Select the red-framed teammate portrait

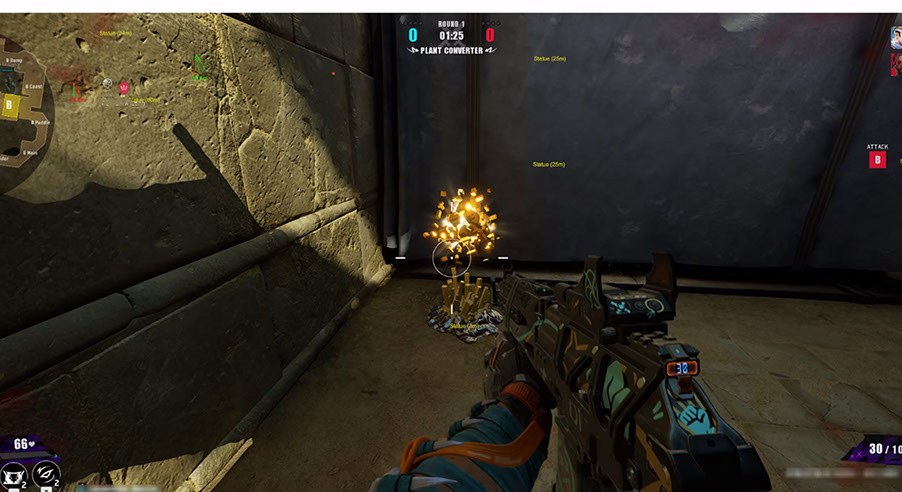(896, 65)
